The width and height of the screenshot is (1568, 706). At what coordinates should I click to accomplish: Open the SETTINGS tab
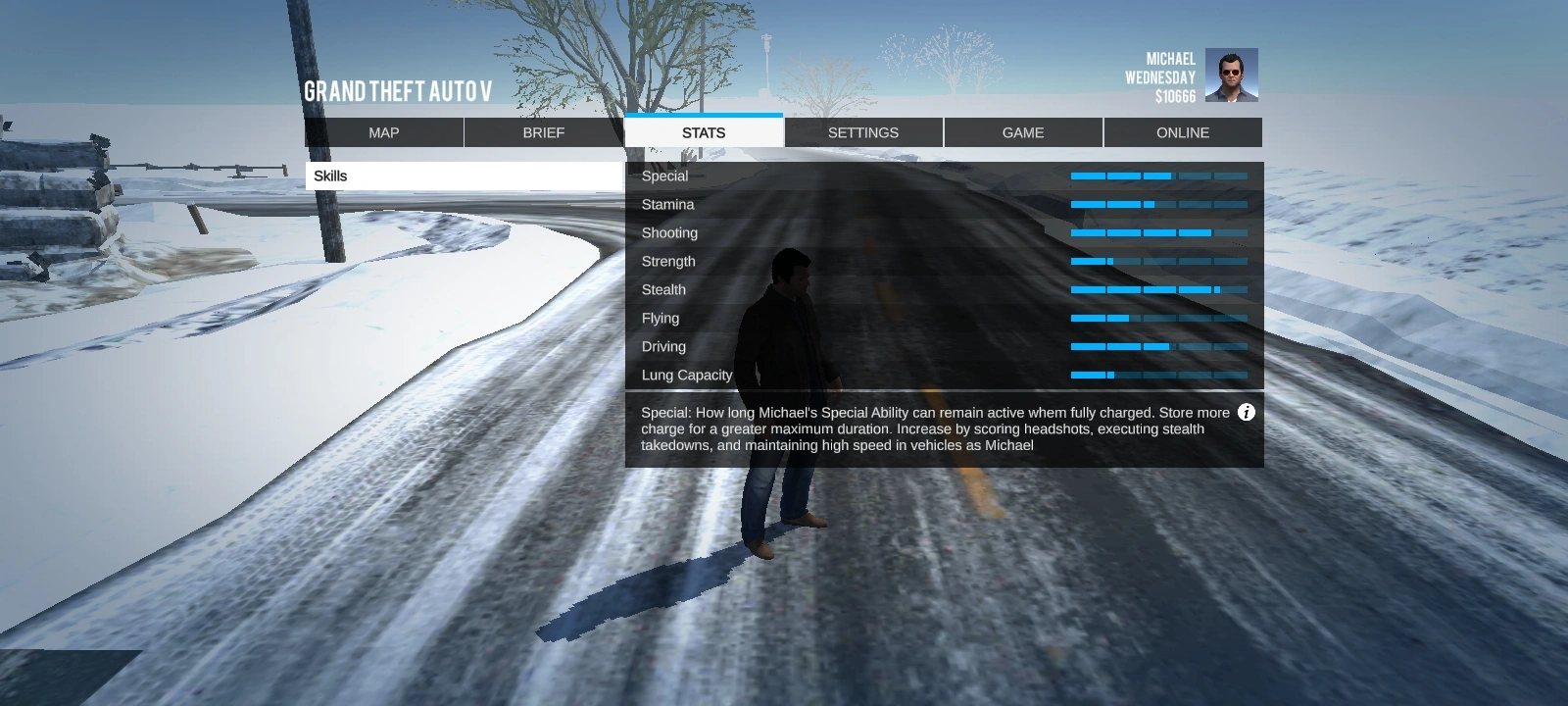click(x=863, y=132)
